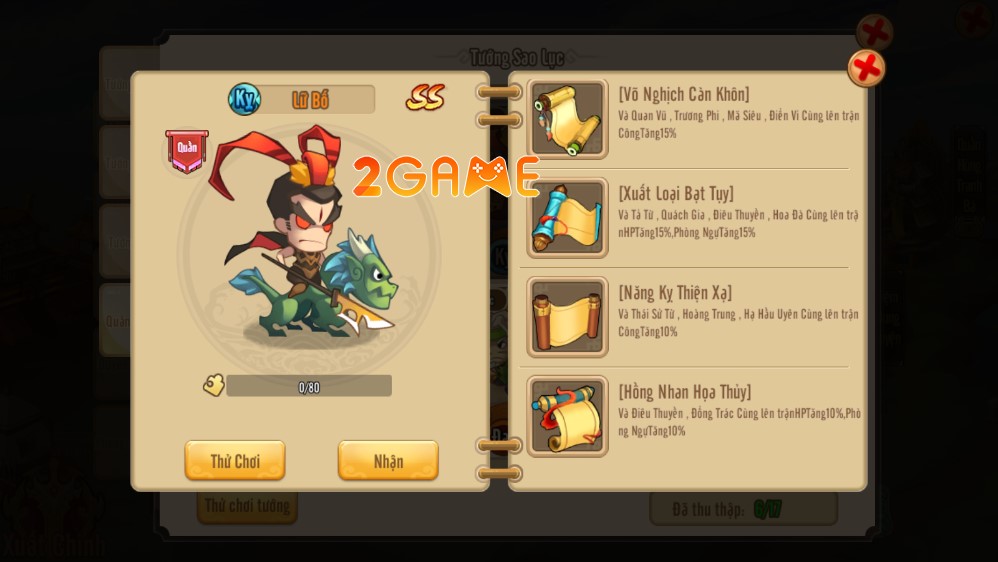Select the red Quần faction banner
998x562 pixels.
pyautogui.click(x=187, y=150)
